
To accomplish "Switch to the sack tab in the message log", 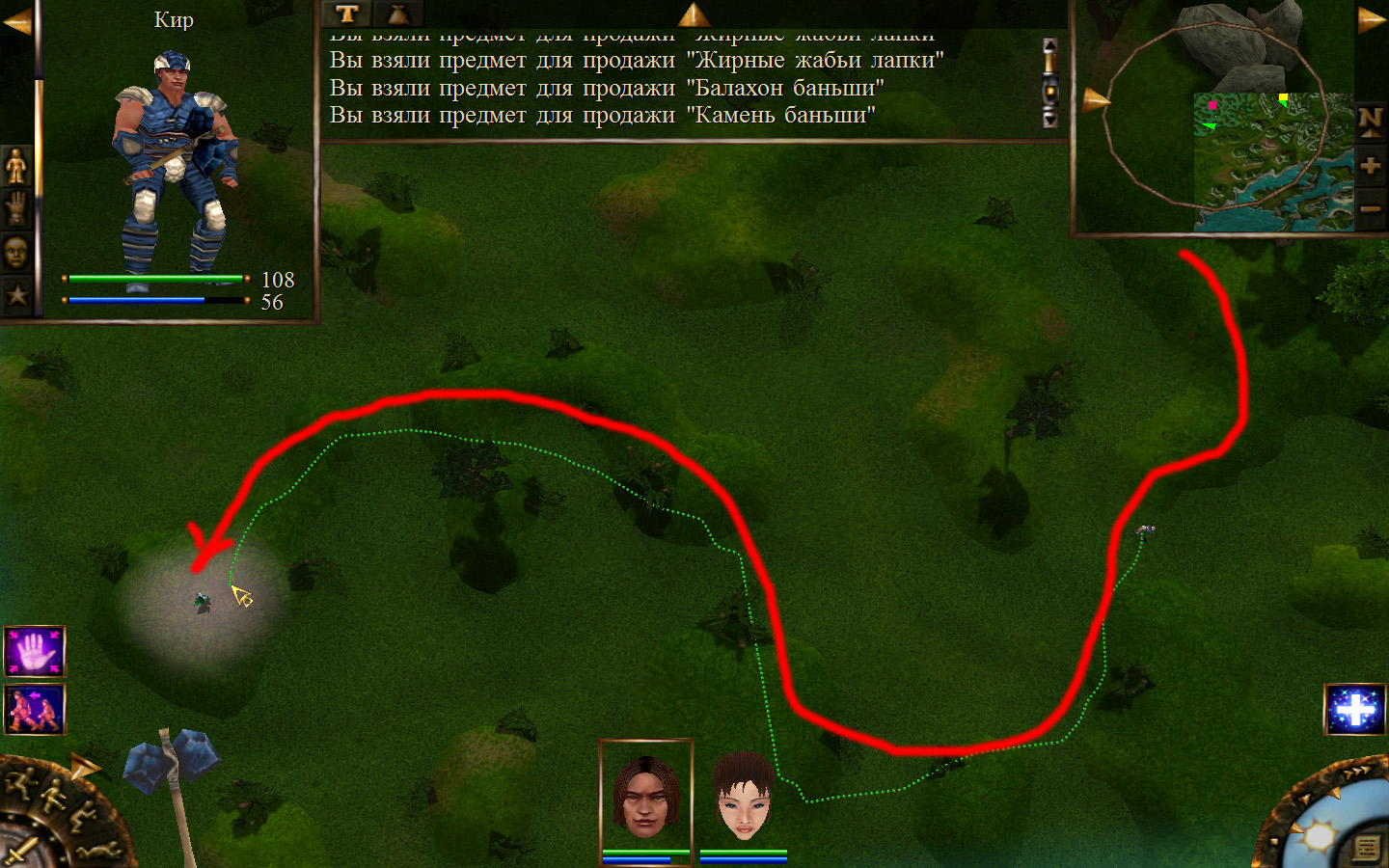I will 397,14.
